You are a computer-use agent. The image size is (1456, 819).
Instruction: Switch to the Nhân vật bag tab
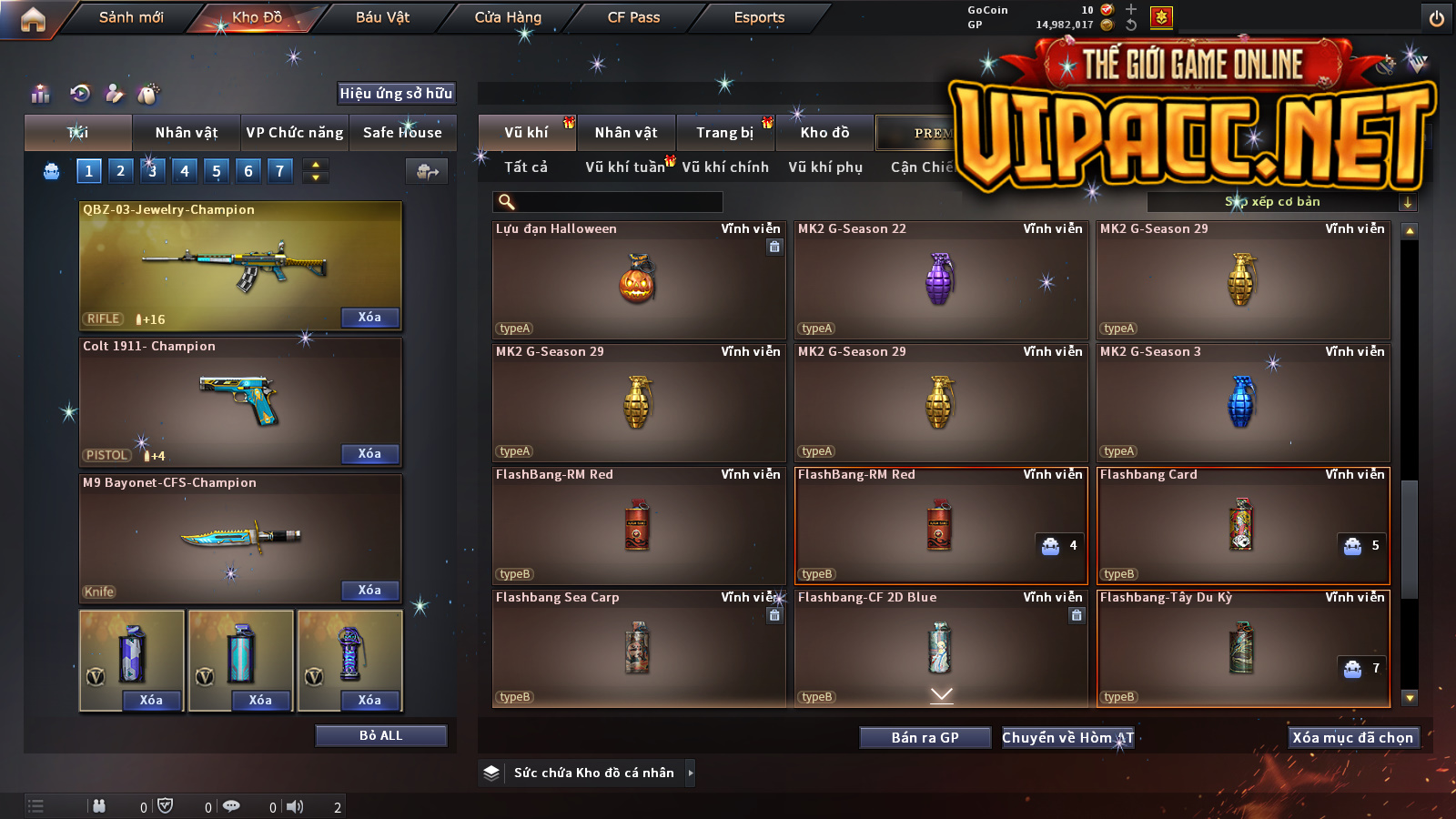[x=187, y=133]
